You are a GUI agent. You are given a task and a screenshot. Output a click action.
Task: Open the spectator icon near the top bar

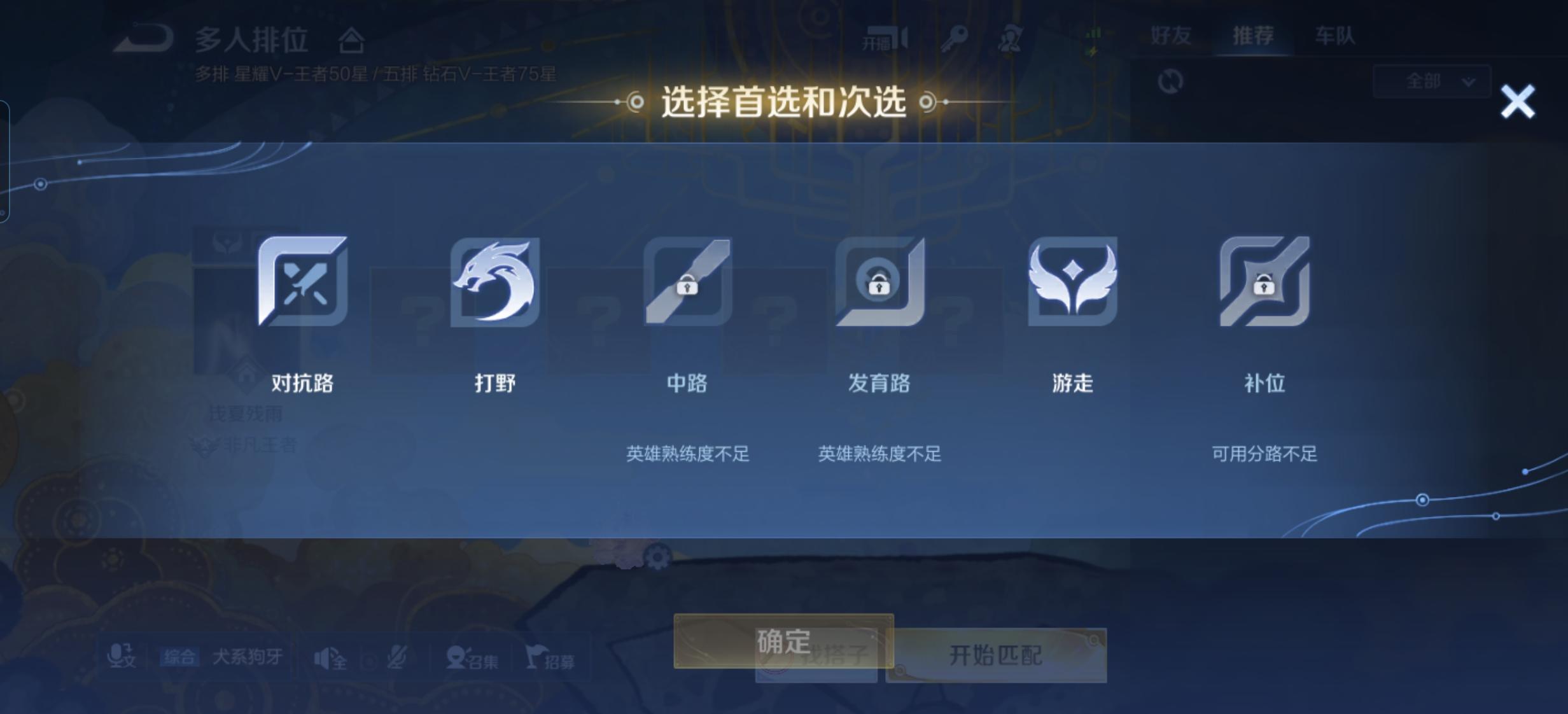pos(1011,38)
